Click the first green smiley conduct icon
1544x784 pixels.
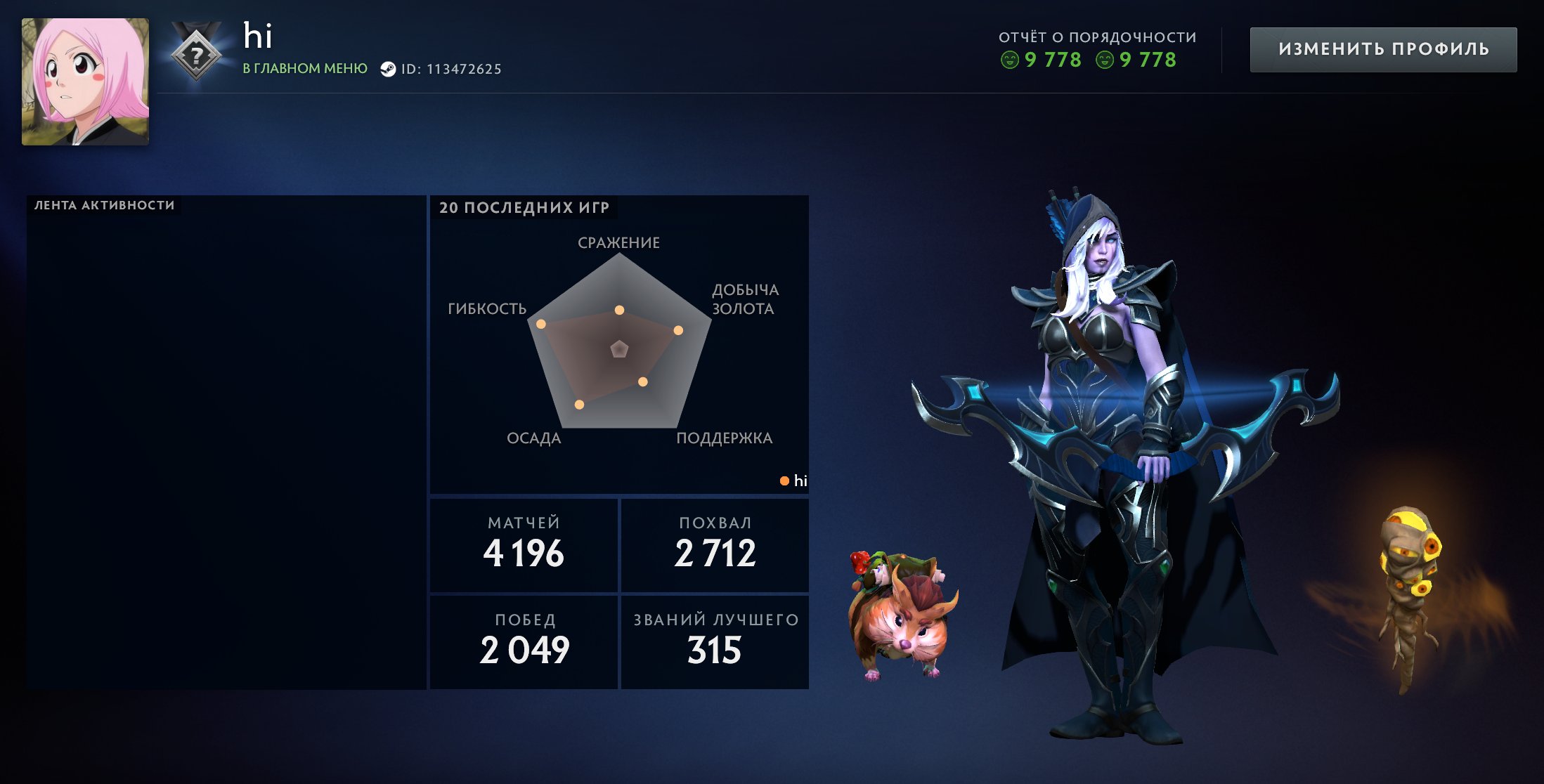tap(1010, 61)
